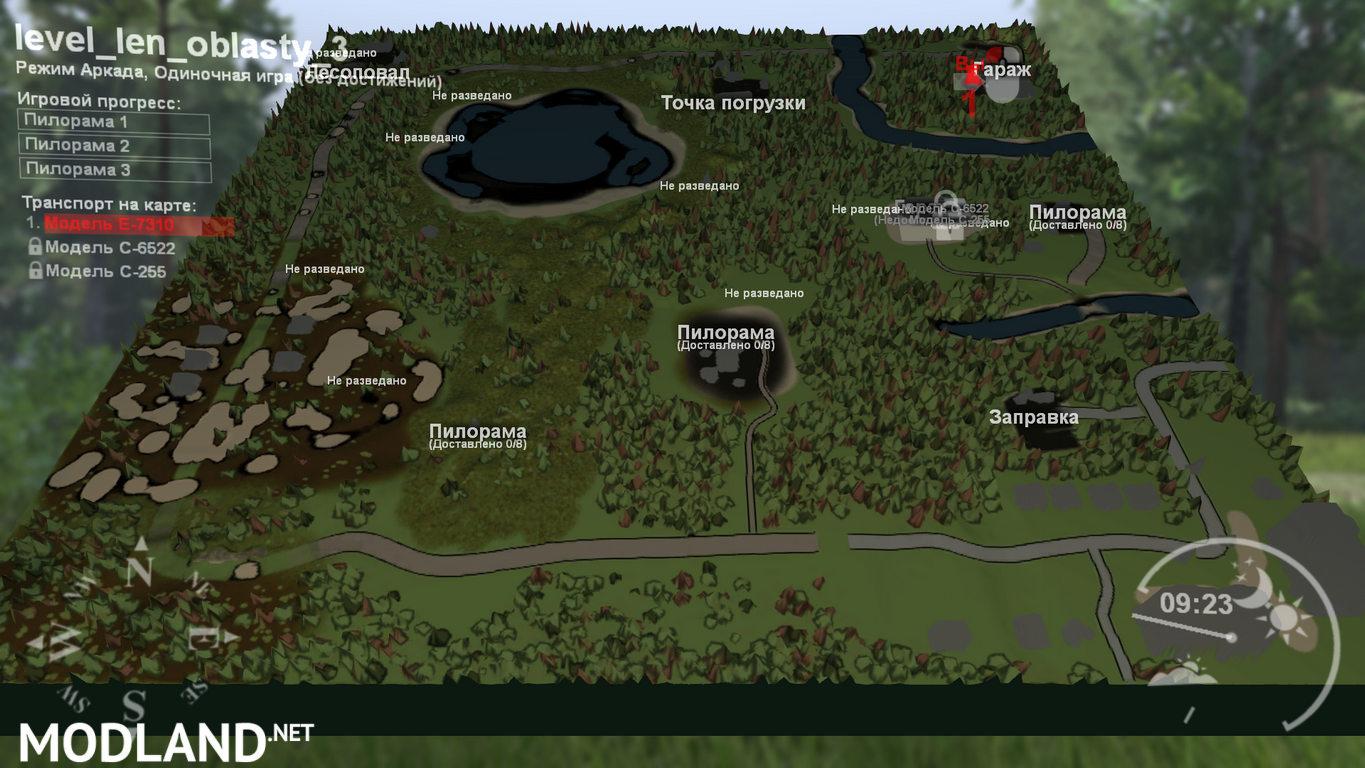Toggle the lock on Модель С-6522
1365x768 pixels.
pyautogui.click(x=36, y=247)
